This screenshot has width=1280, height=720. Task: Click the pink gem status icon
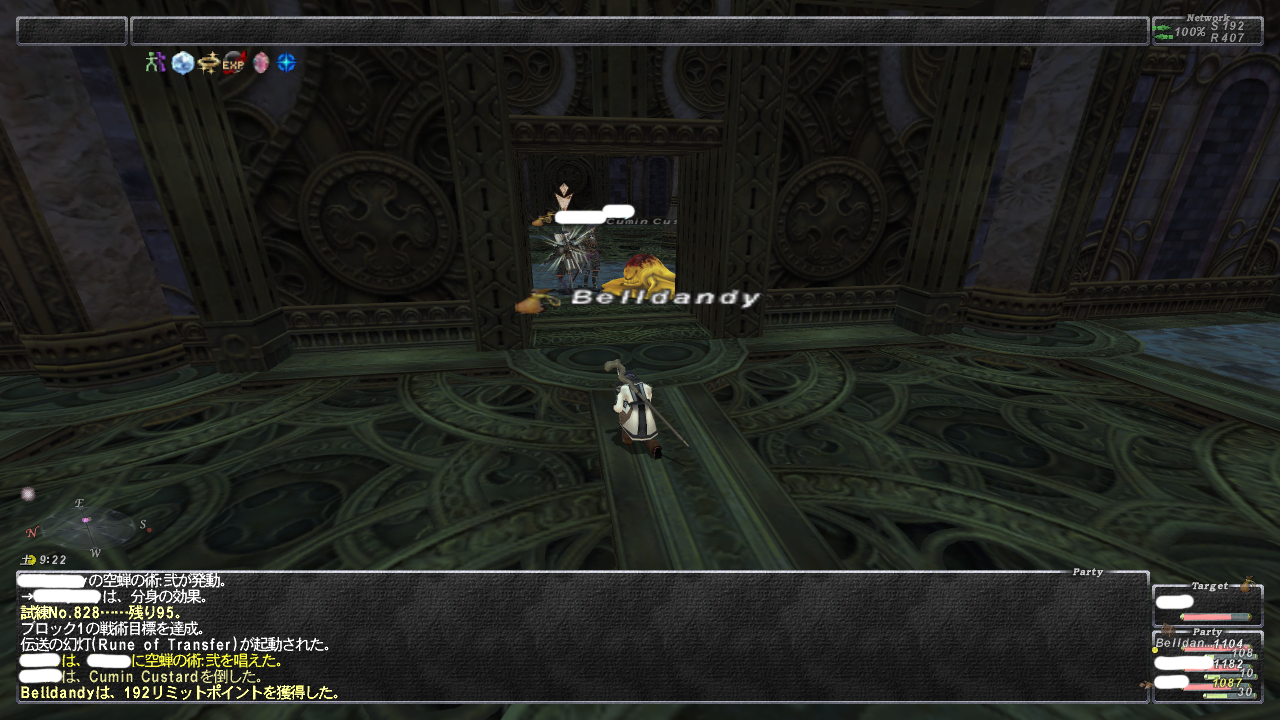coord(261,63)
